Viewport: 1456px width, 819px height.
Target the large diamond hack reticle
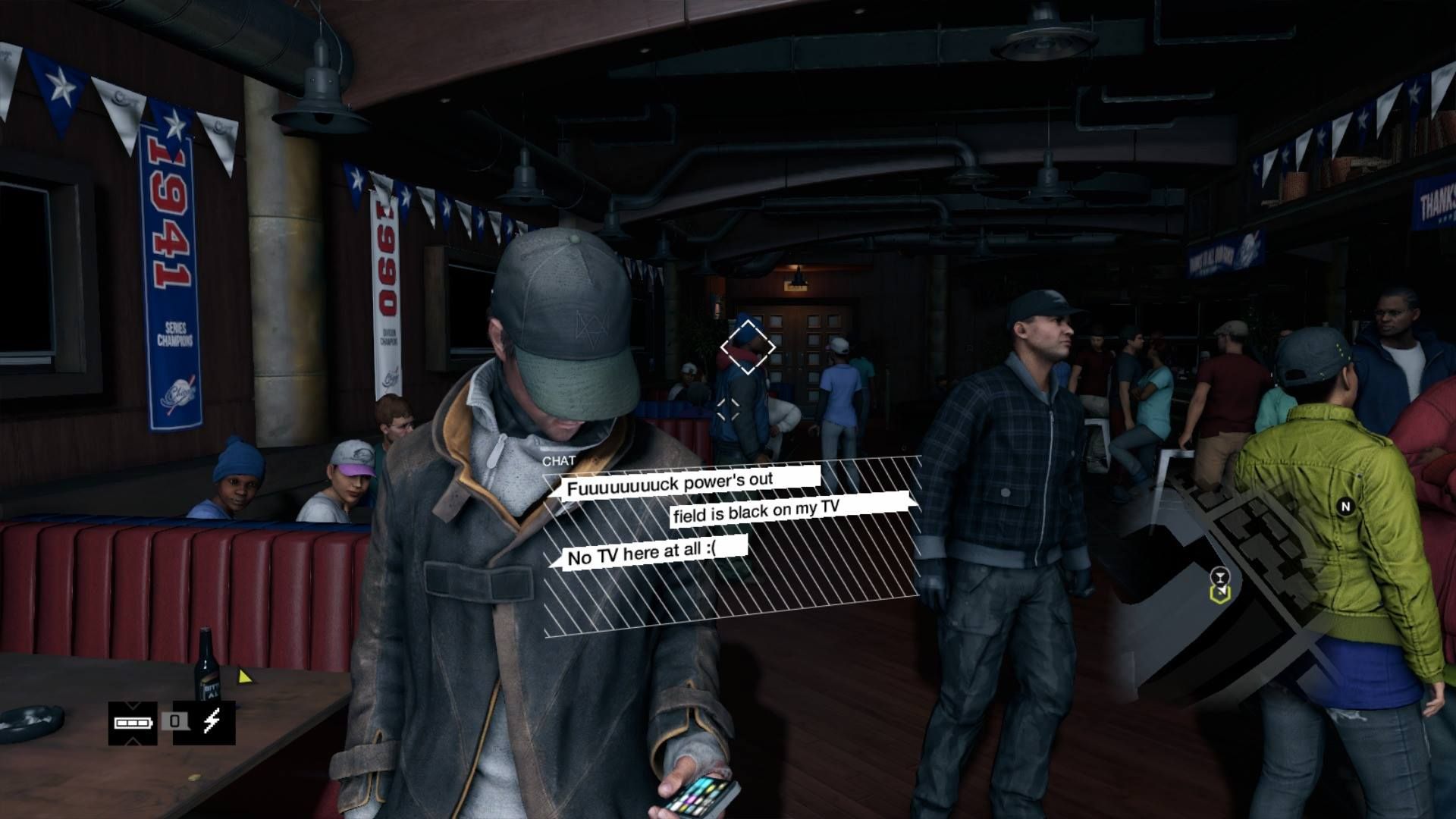coord(748,347)
